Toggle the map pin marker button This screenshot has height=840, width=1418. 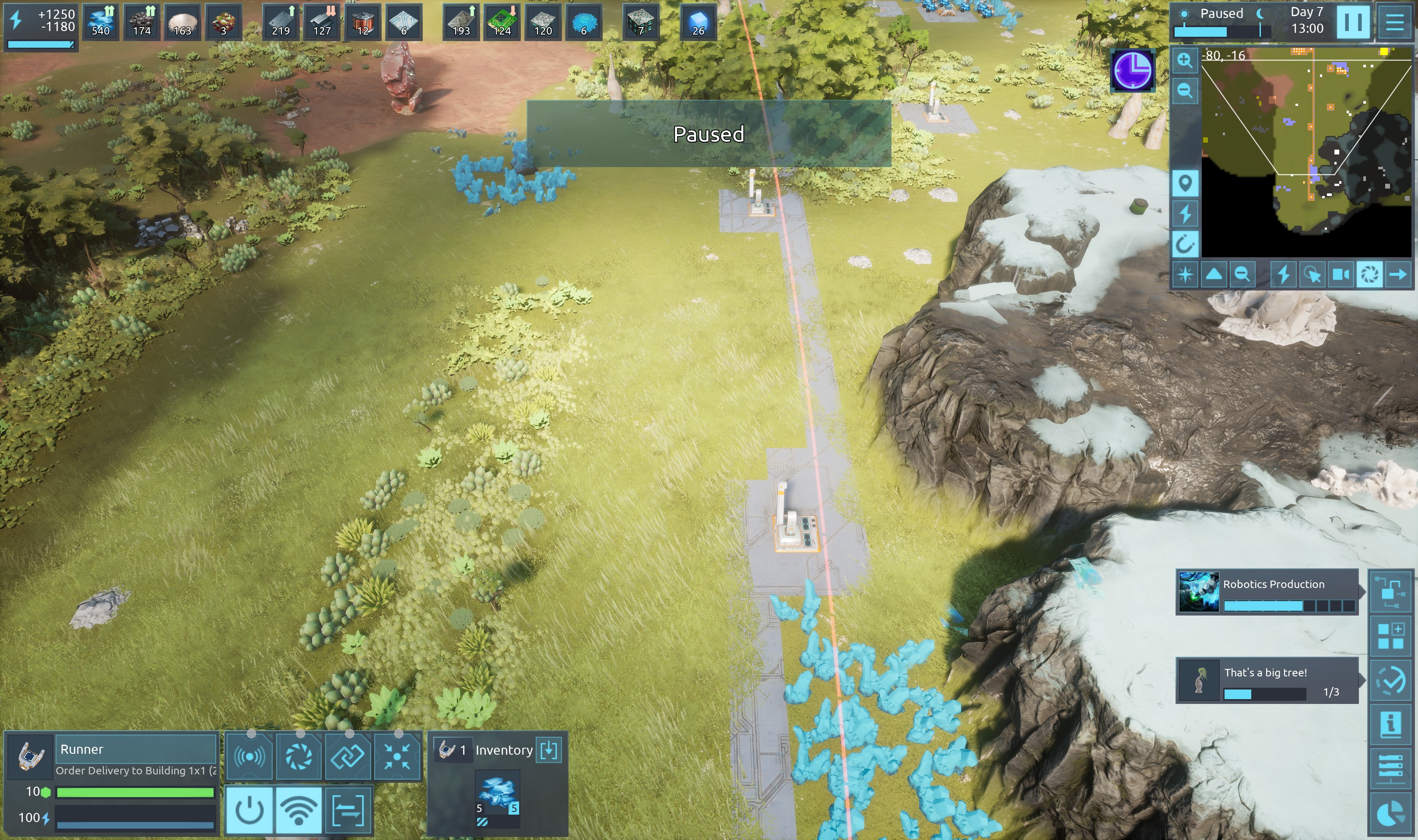(x=1184, y=183)
